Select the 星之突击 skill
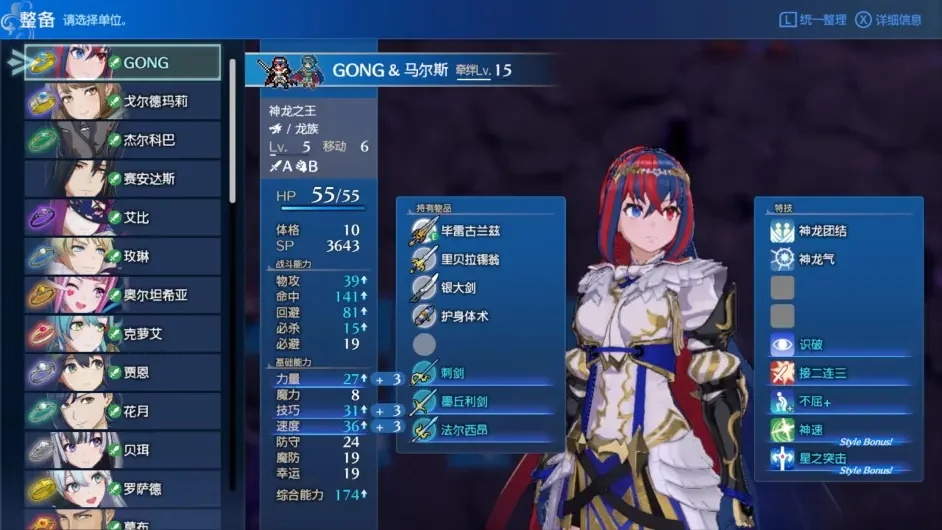 point(822,458)
